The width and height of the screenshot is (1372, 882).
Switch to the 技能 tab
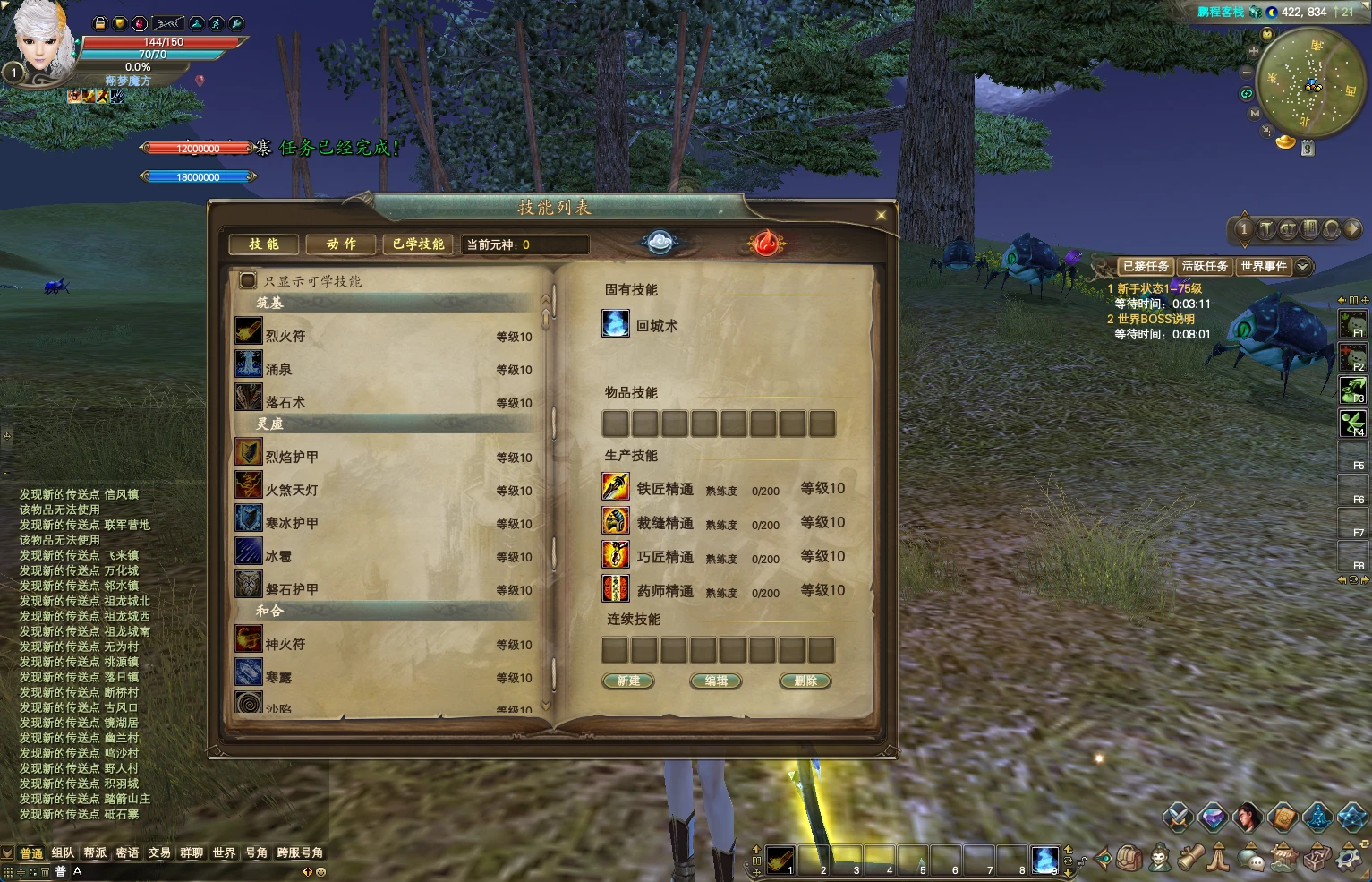pyautogui.click(x=263, y=244)
